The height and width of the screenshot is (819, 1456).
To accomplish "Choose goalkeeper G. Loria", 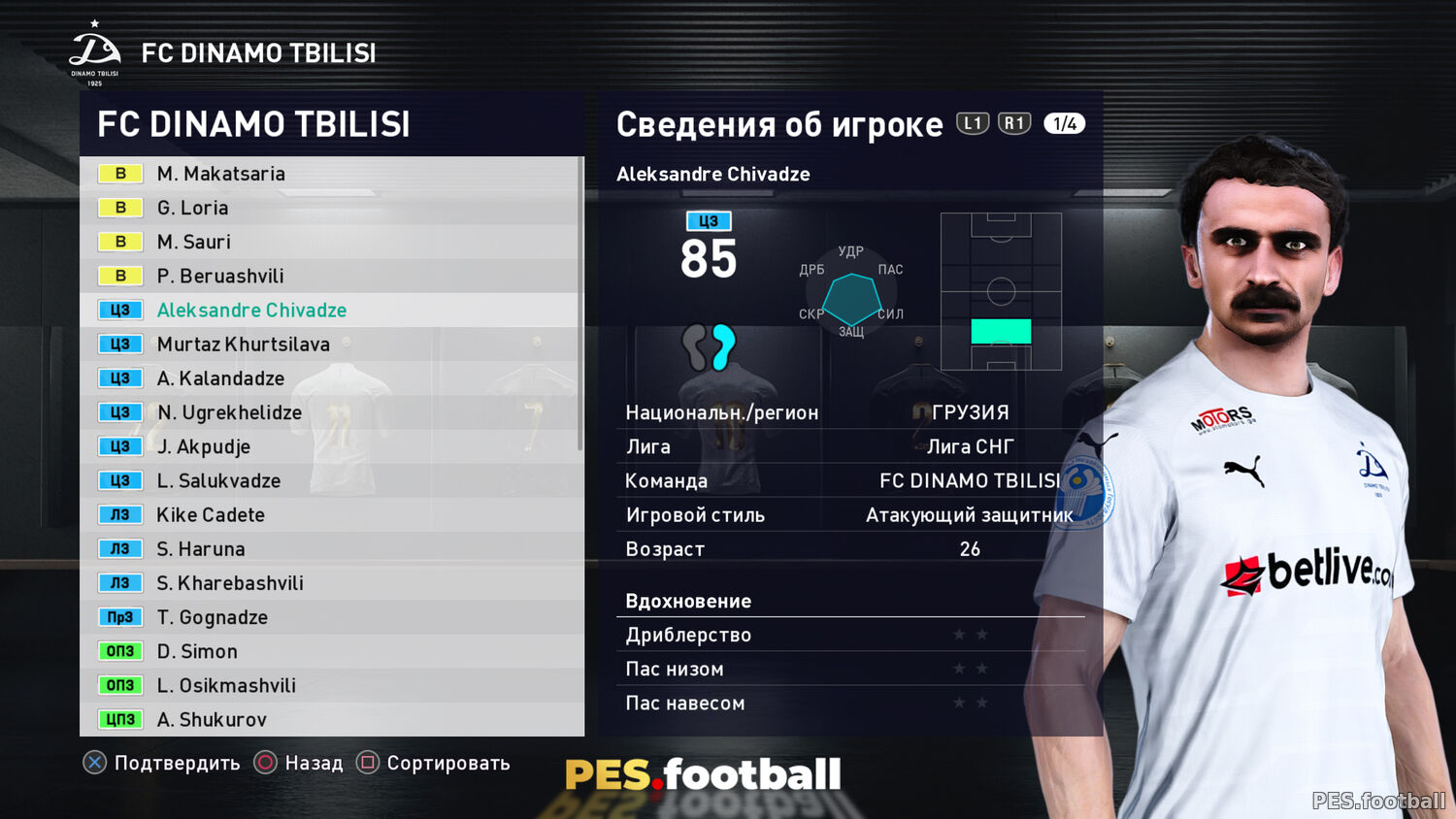I will point(193,208).
